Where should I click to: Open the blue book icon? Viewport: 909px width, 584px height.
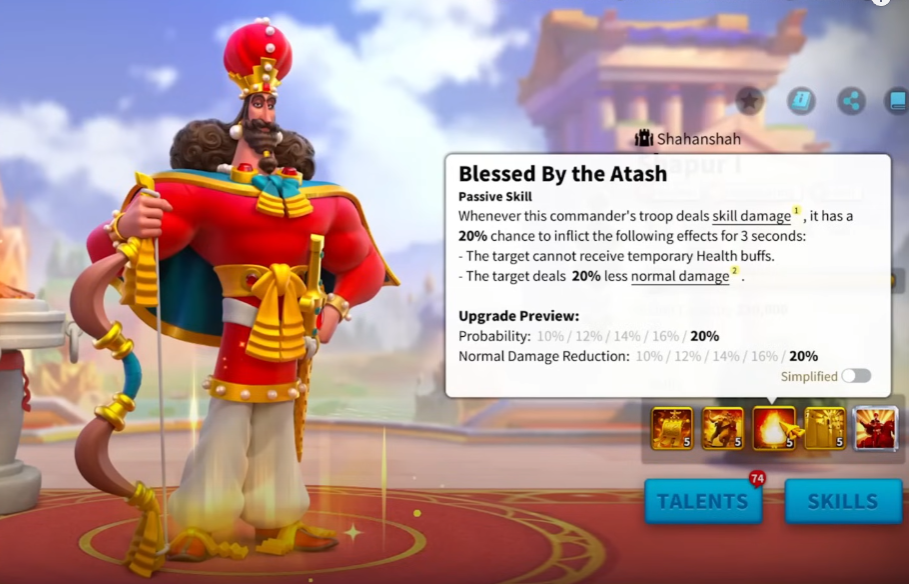(897, 100)
